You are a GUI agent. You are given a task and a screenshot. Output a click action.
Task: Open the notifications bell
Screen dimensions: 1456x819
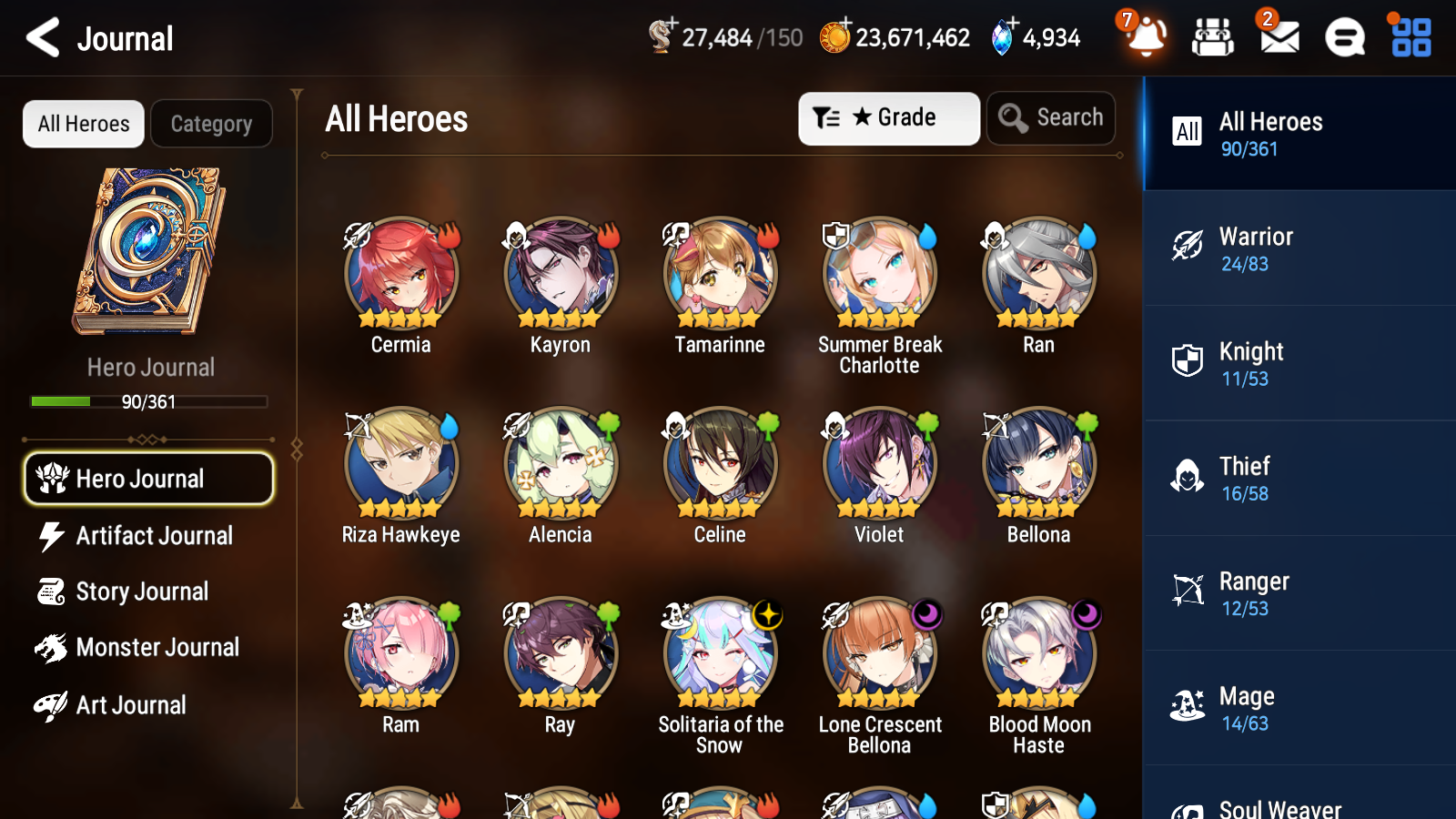[1146, 38]
